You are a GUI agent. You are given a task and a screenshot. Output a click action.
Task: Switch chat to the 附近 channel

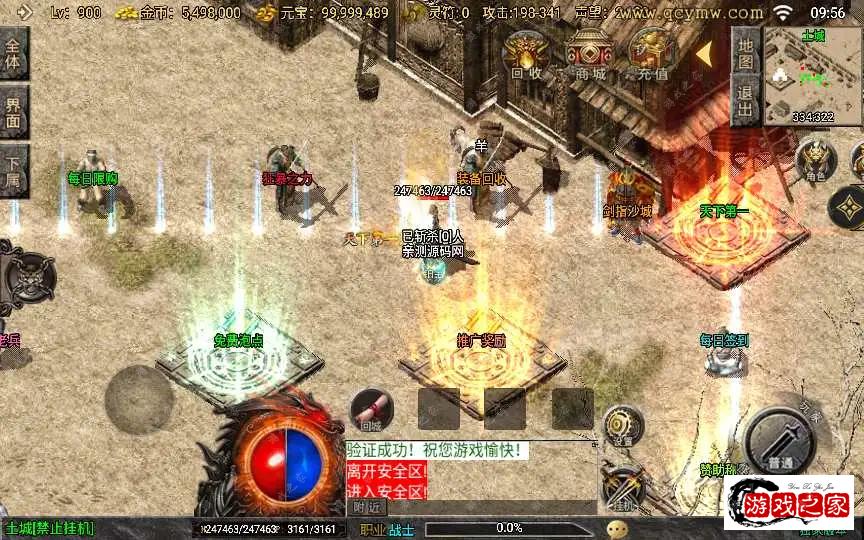click(x=367, y=507)
